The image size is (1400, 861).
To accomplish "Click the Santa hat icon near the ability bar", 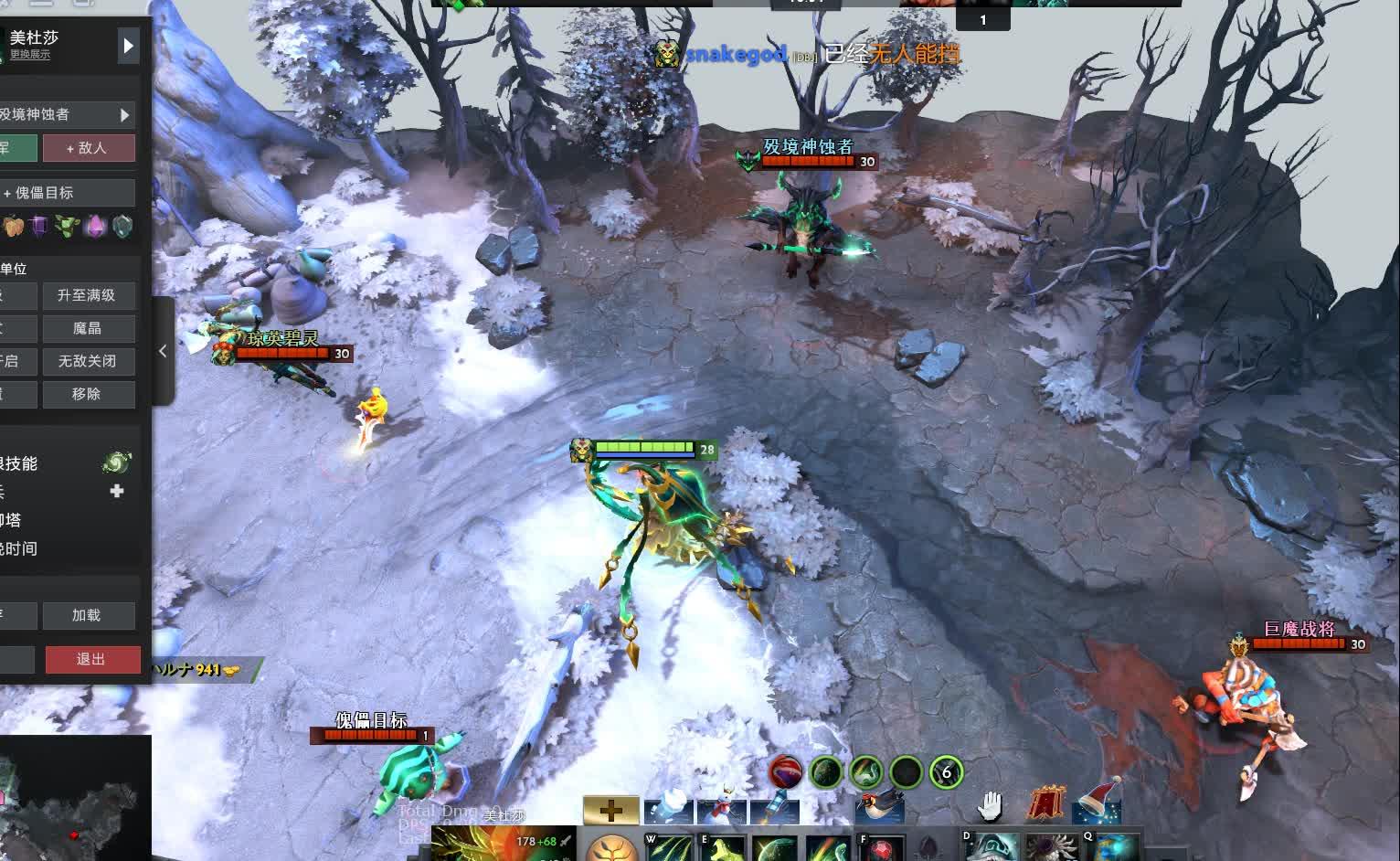I will click(1098, 804).
